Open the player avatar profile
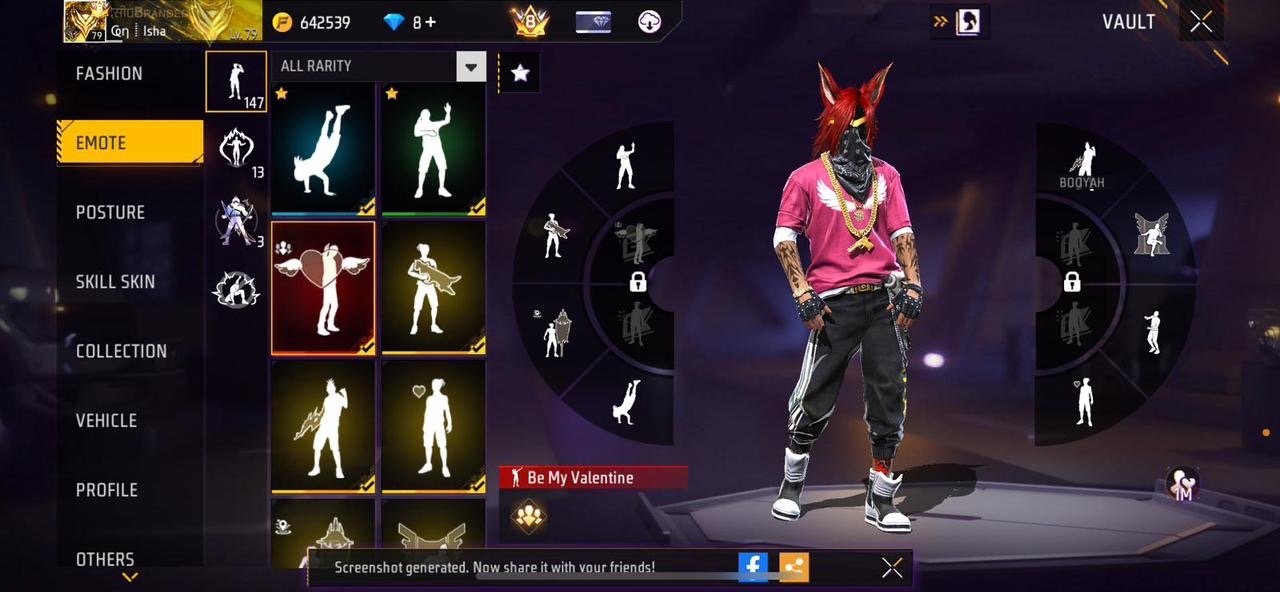The height and width of the screenshot is (592, 1280). tap(86, 21)
